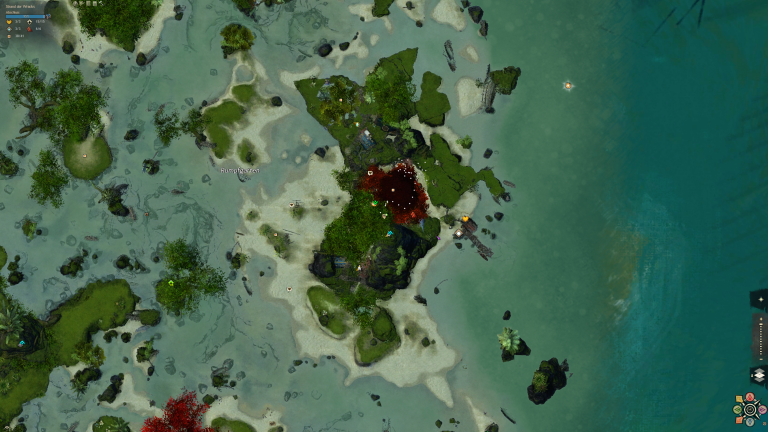Open the compass marker wheel
Image resolution: width=768 pixels, height=432 pixels.
pyautogui.click(x=748, y=409)
